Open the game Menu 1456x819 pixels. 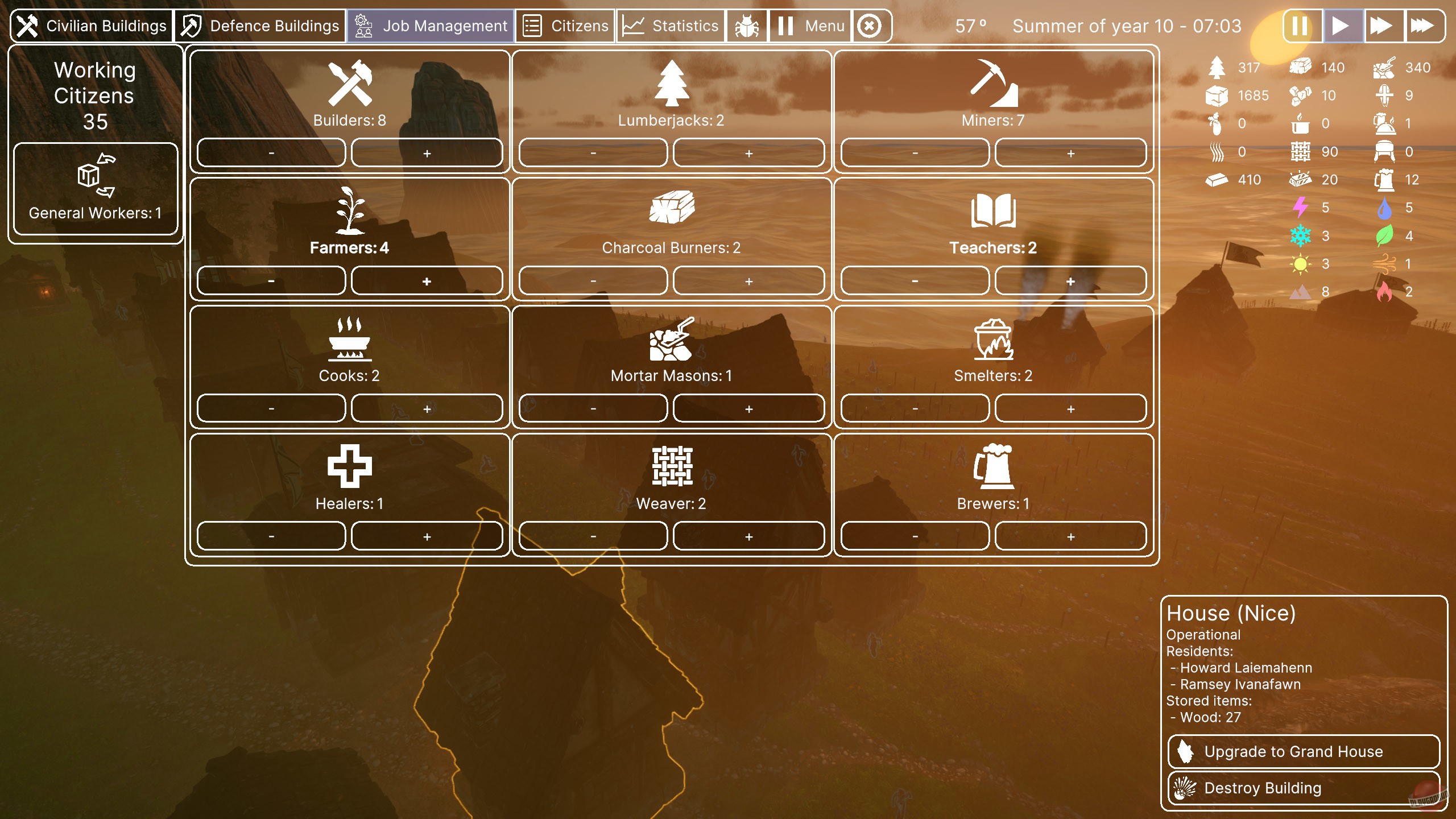[810, 25]
